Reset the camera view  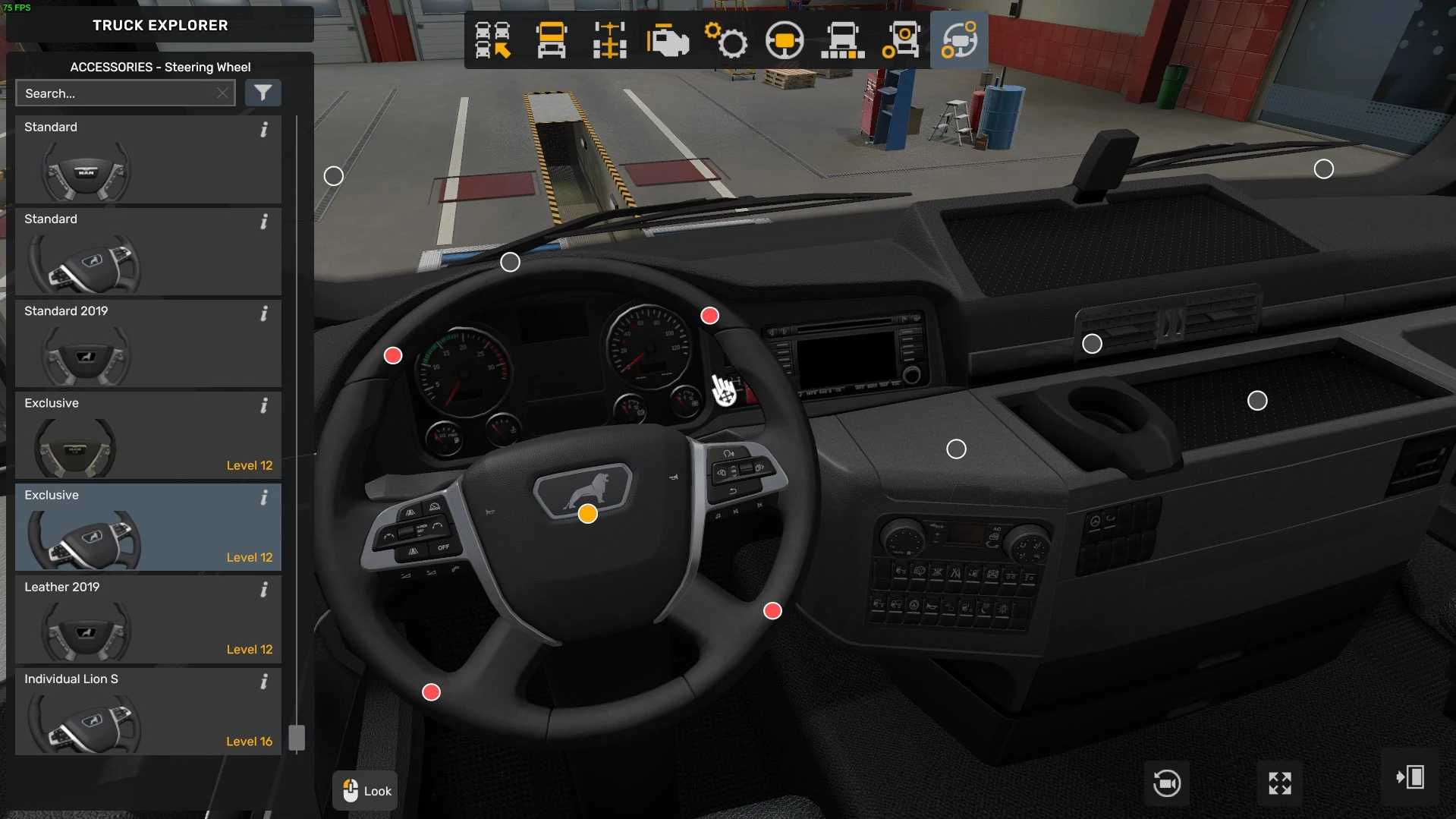(1166, 783)
